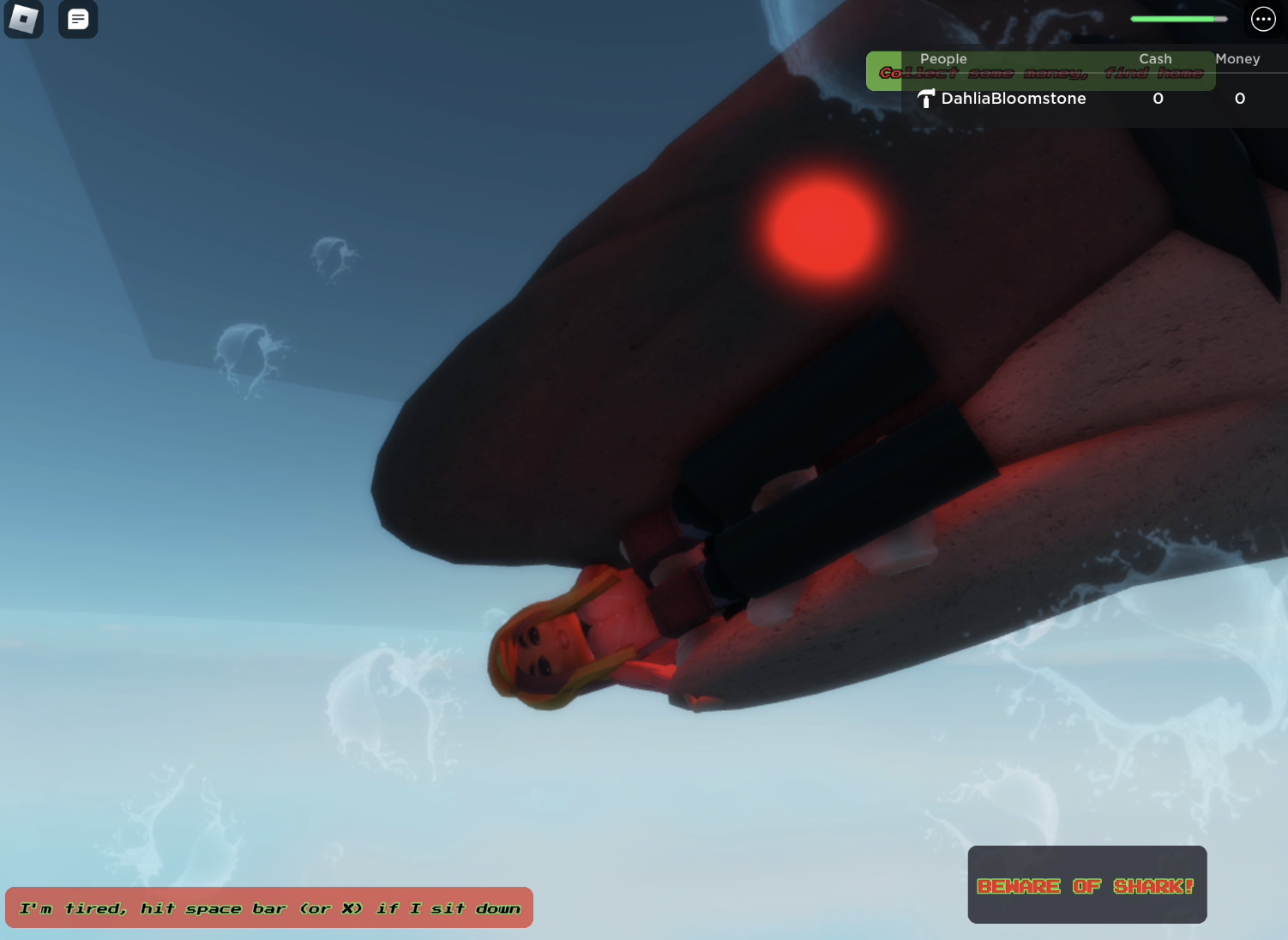Viewport: 1288px width, 940px height.
Task: Toggle the chat window icon
Action: pyautogui.click(x=78, y=19)
